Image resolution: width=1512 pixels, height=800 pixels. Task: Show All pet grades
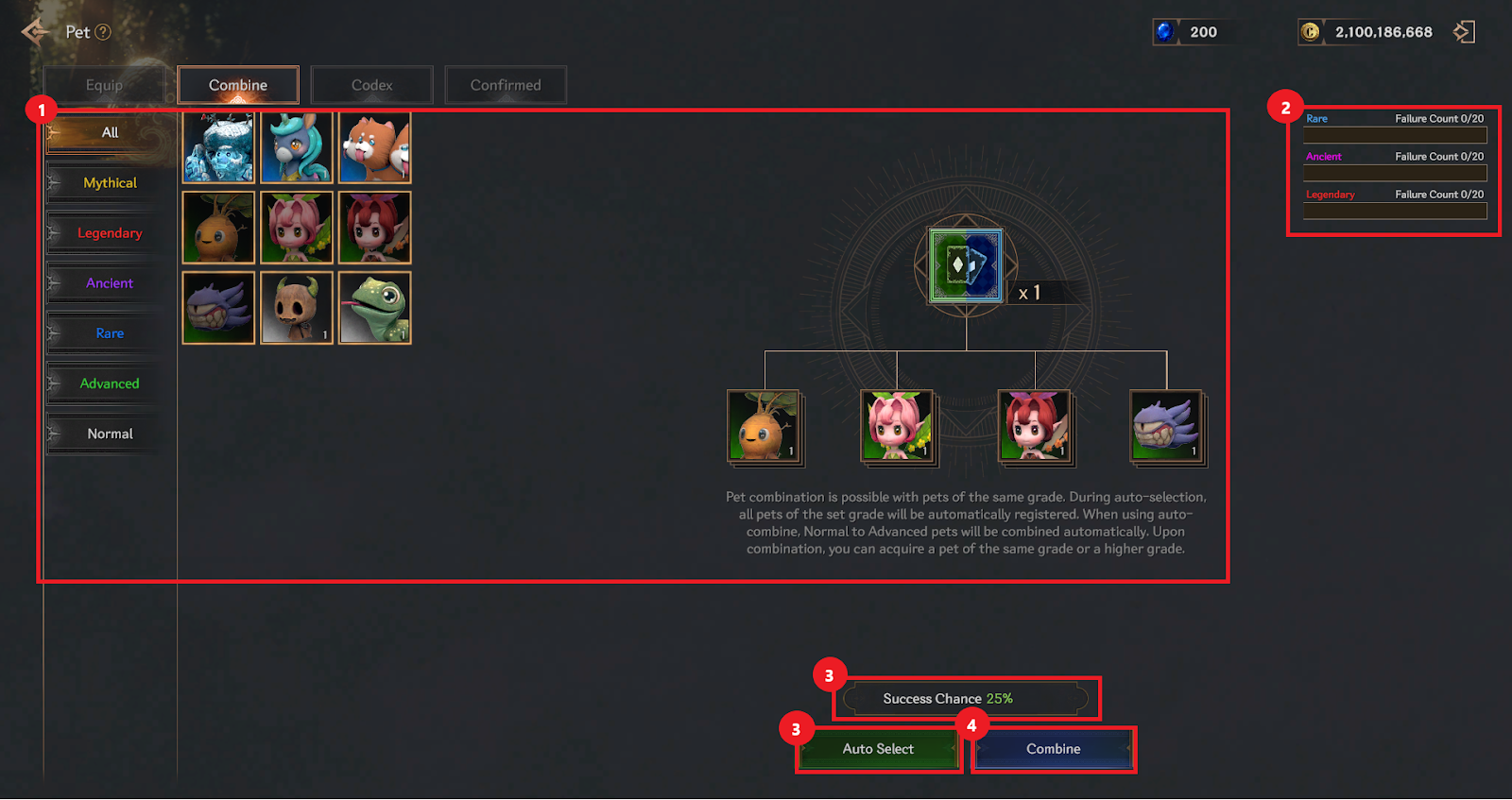(110, 133)
